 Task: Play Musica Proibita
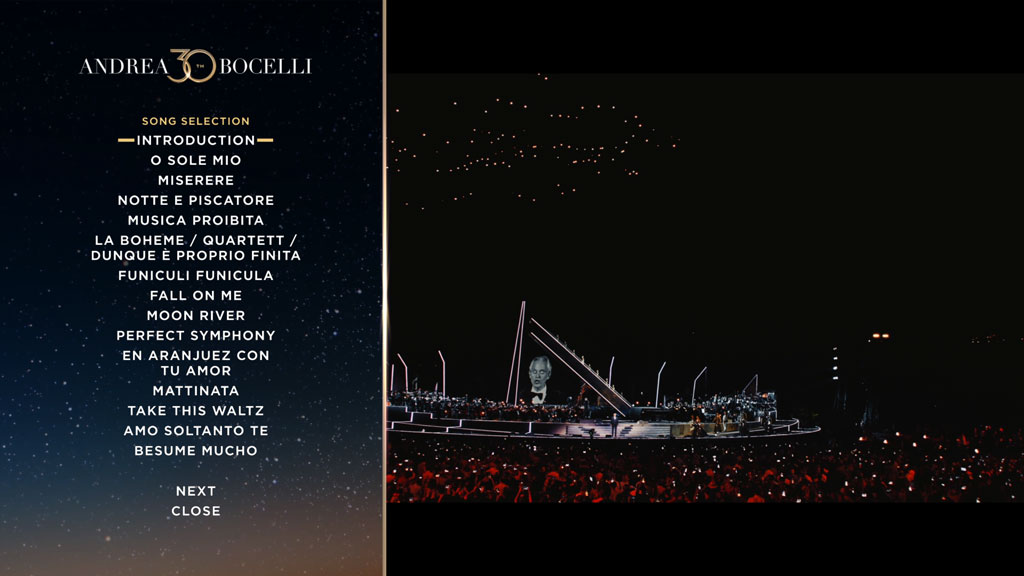[x=196, y=220]
